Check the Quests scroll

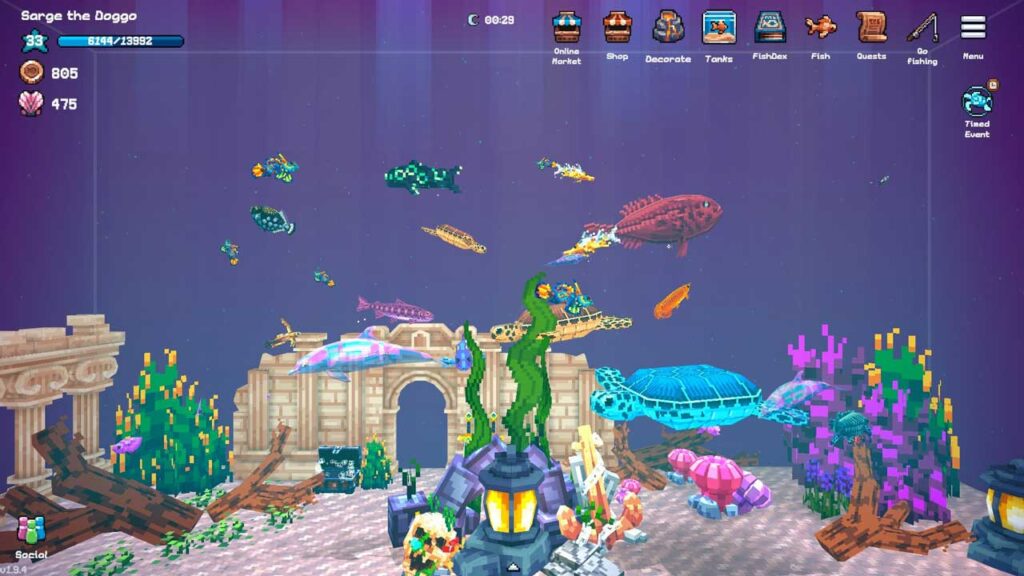[x=871, y=28]
